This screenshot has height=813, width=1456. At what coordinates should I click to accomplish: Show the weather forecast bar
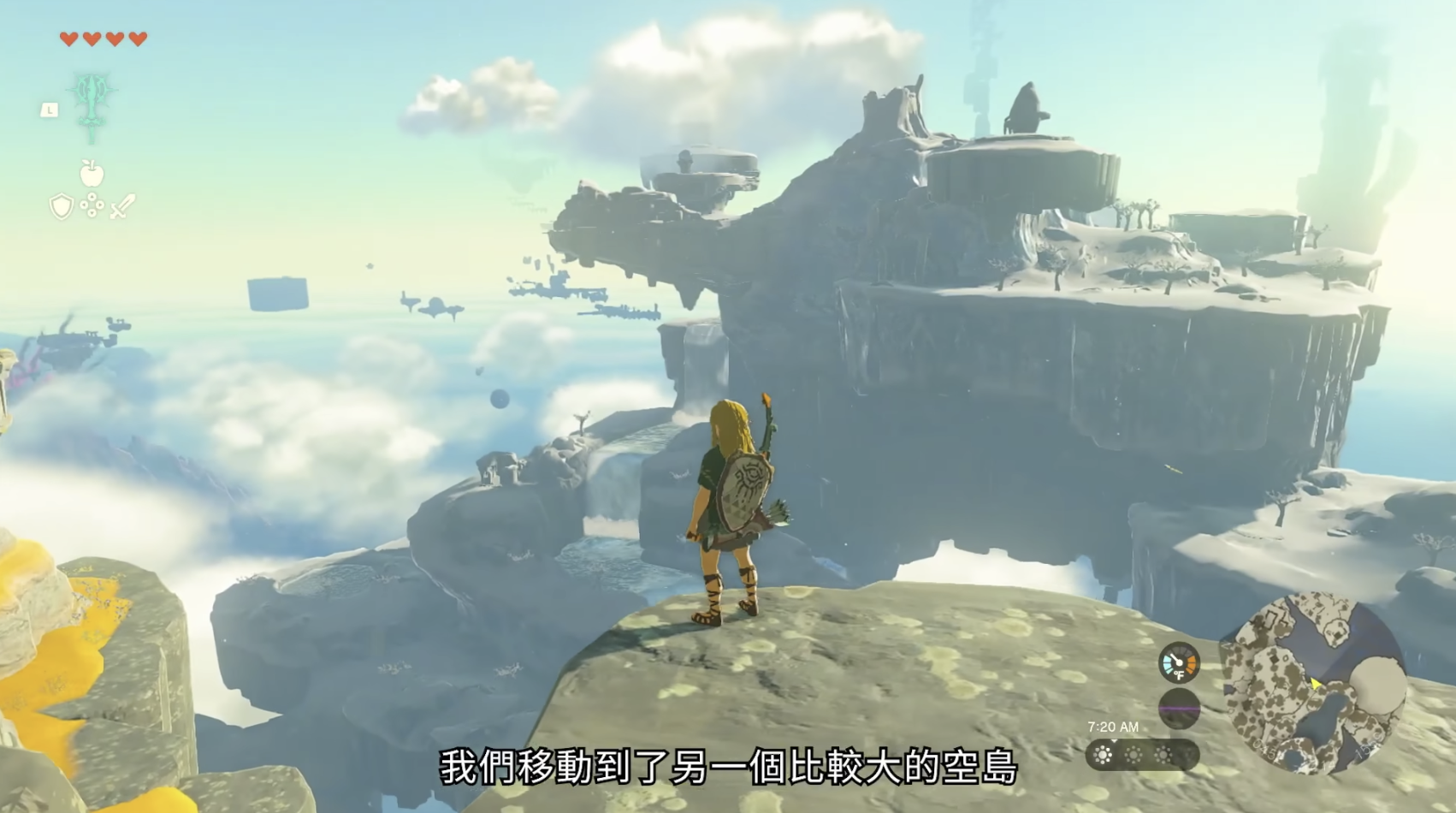[1141, 755]
